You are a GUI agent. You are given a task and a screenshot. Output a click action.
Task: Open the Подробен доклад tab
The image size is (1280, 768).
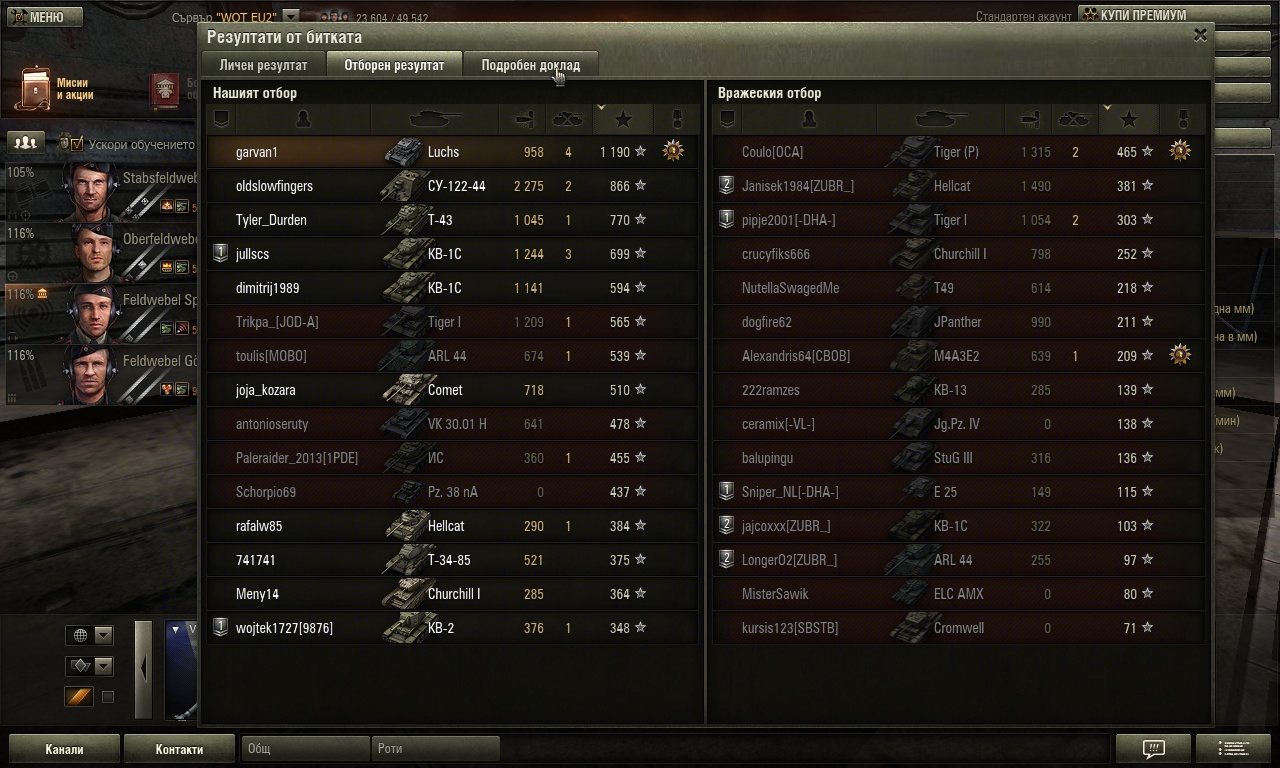tap(530, 65)
